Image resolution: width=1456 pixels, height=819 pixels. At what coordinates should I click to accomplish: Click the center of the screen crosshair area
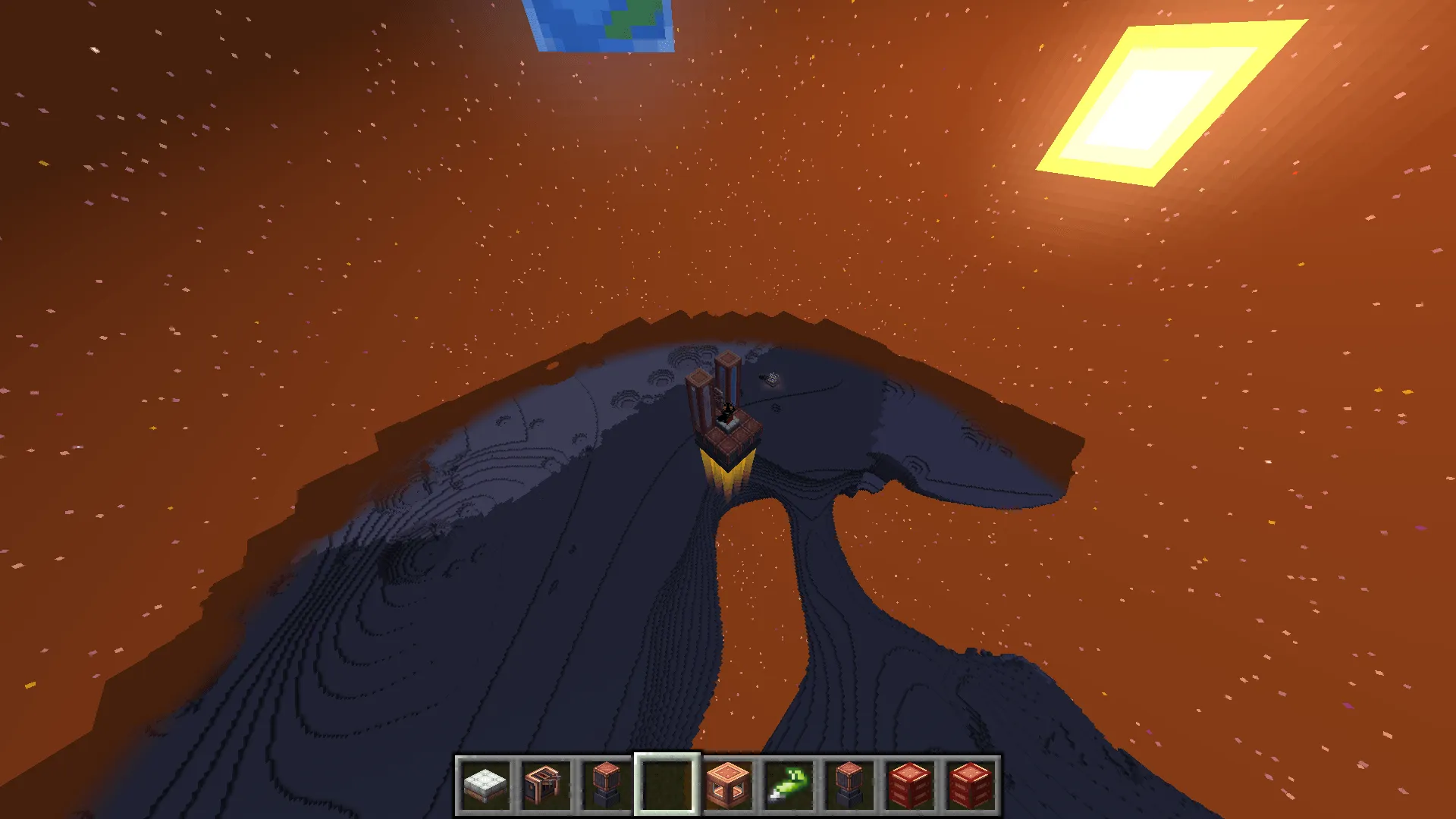728,409
